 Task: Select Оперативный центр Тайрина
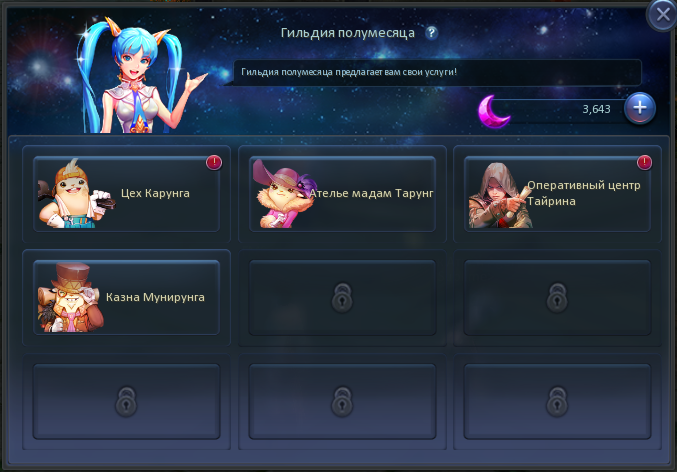click(x=558, y=194)
